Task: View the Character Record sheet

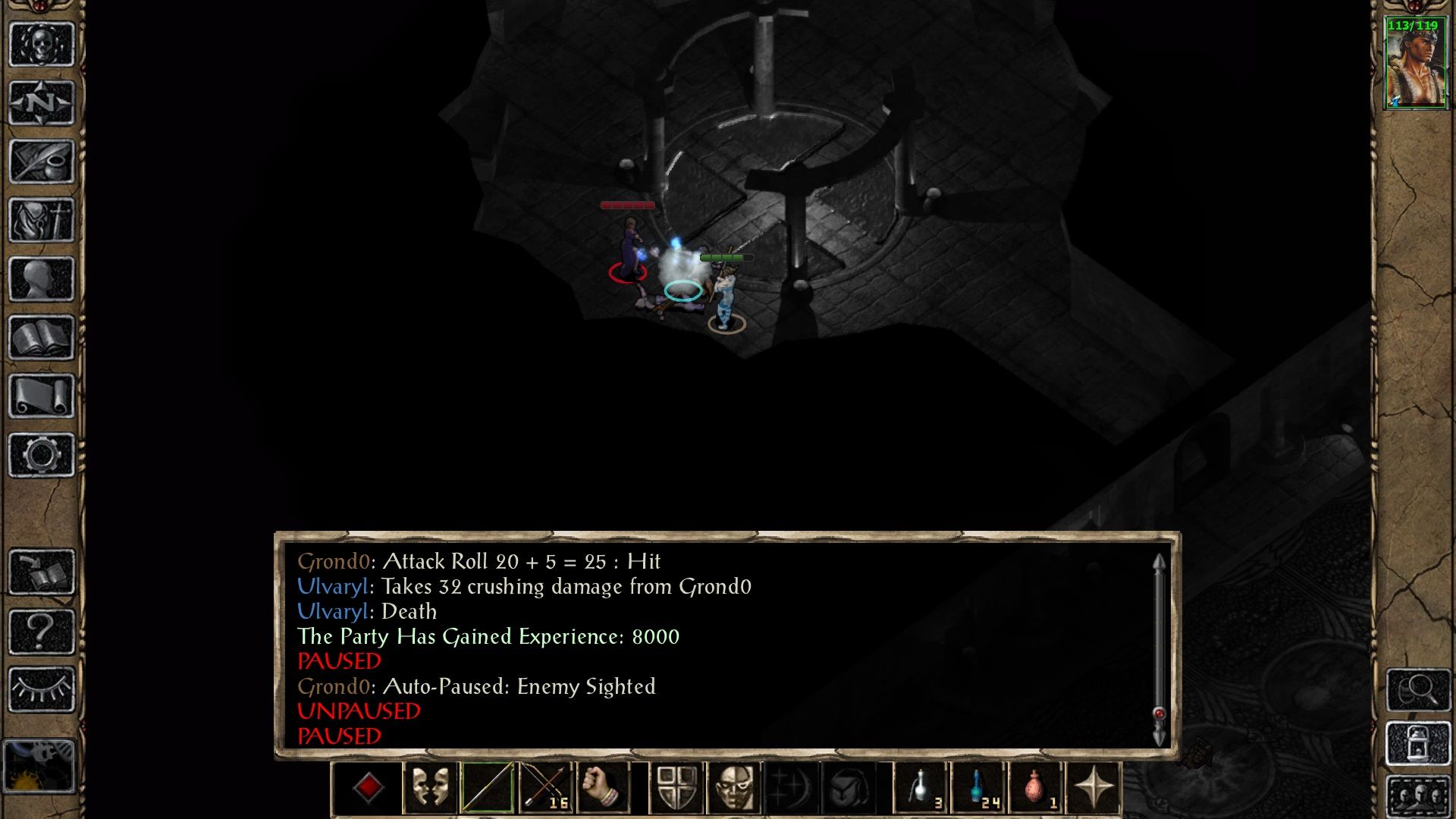Action: (42, 277)
